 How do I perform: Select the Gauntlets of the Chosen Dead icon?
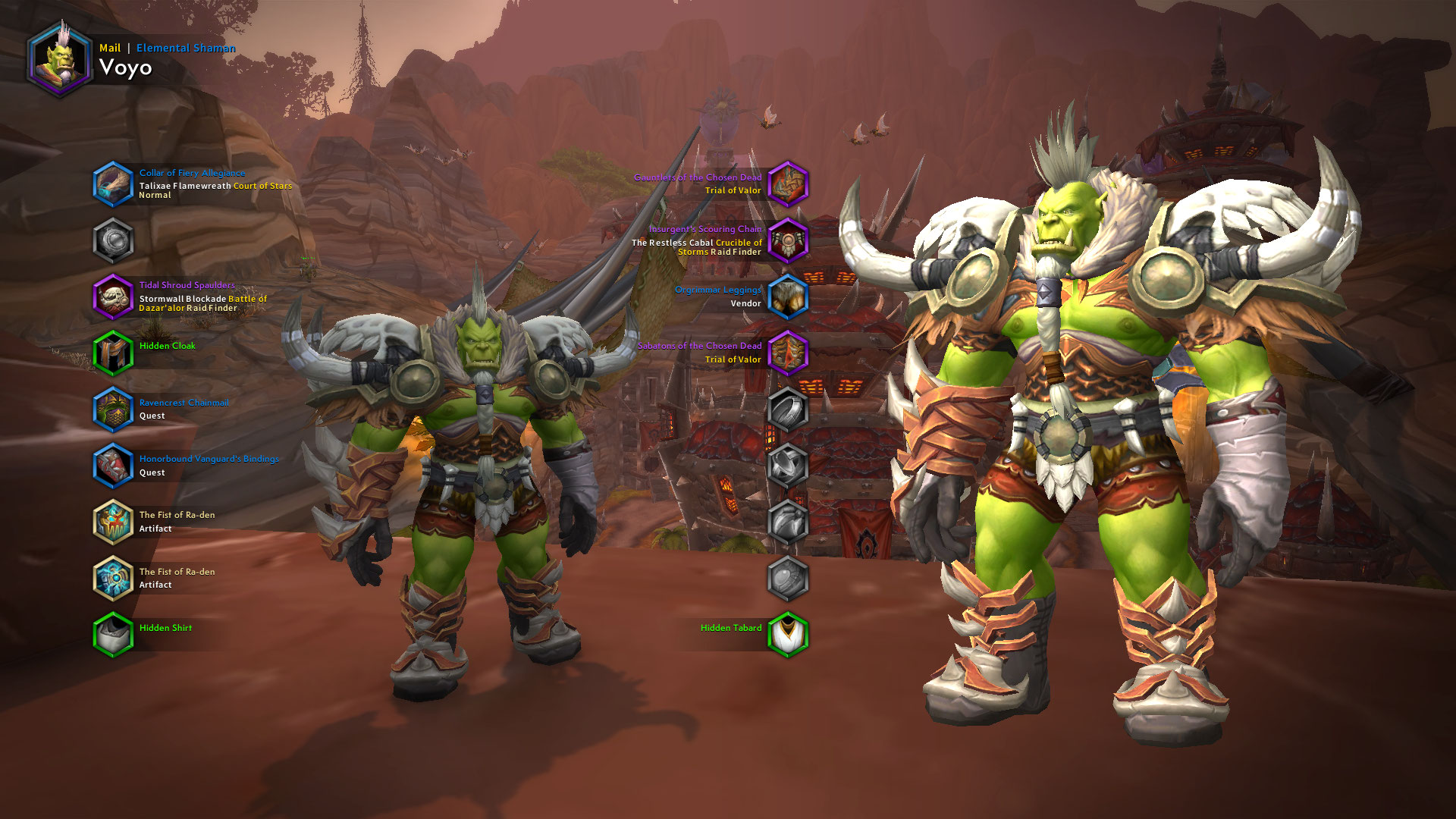(x=789, y=184)
